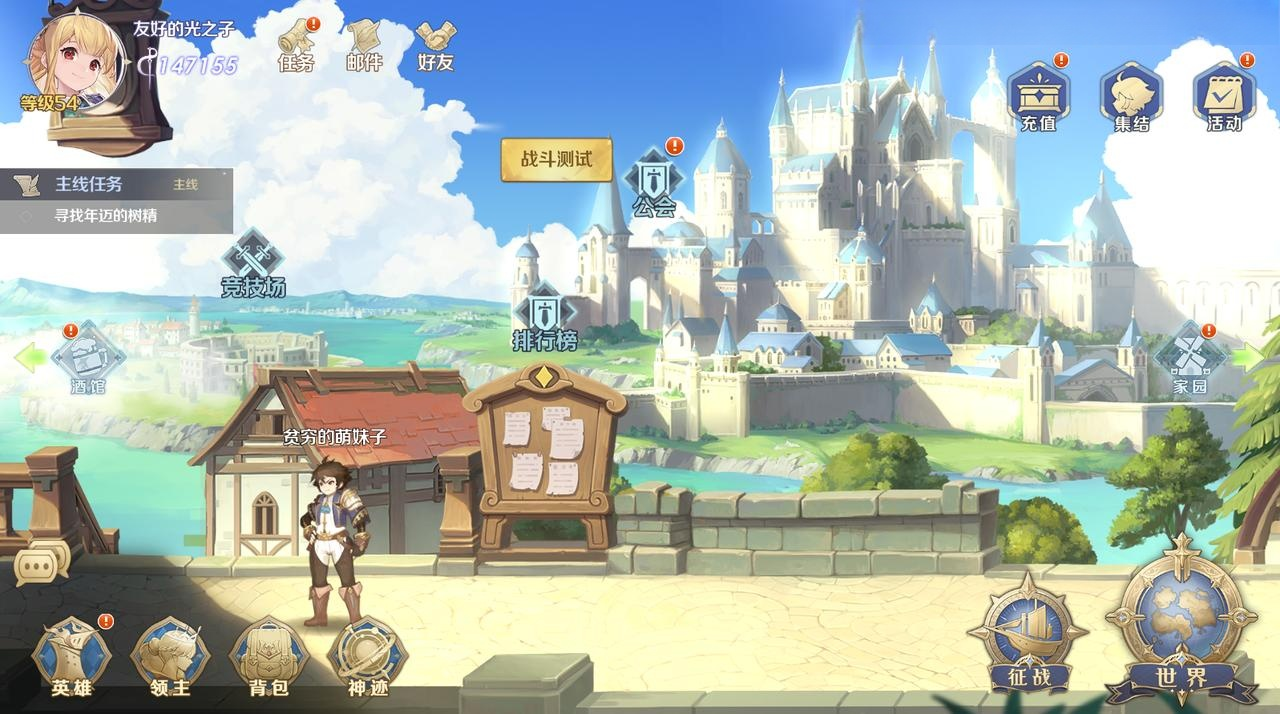Open the 好友 friends list

436,44
